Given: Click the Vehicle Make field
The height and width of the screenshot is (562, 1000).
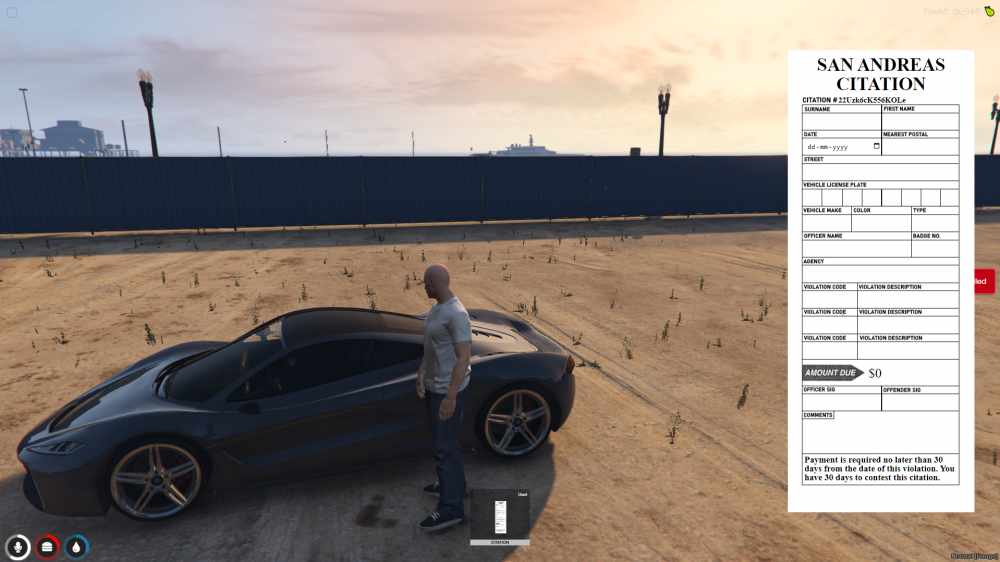Looking at the screenshot, I should (x=826, y=223).
